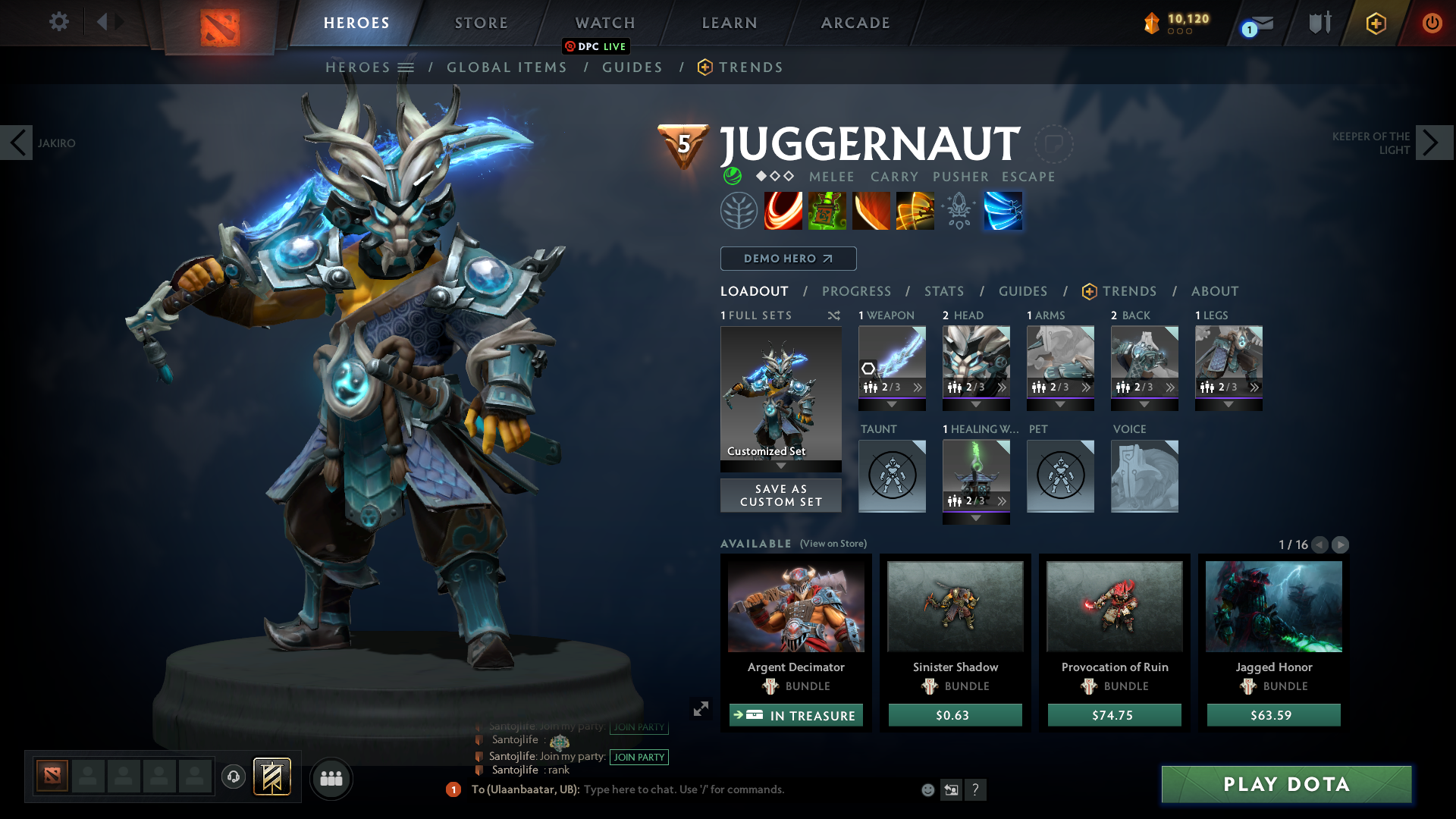Click the settings gear icon
This screenshot has width=1456, height=819.
tap(59, 21)
